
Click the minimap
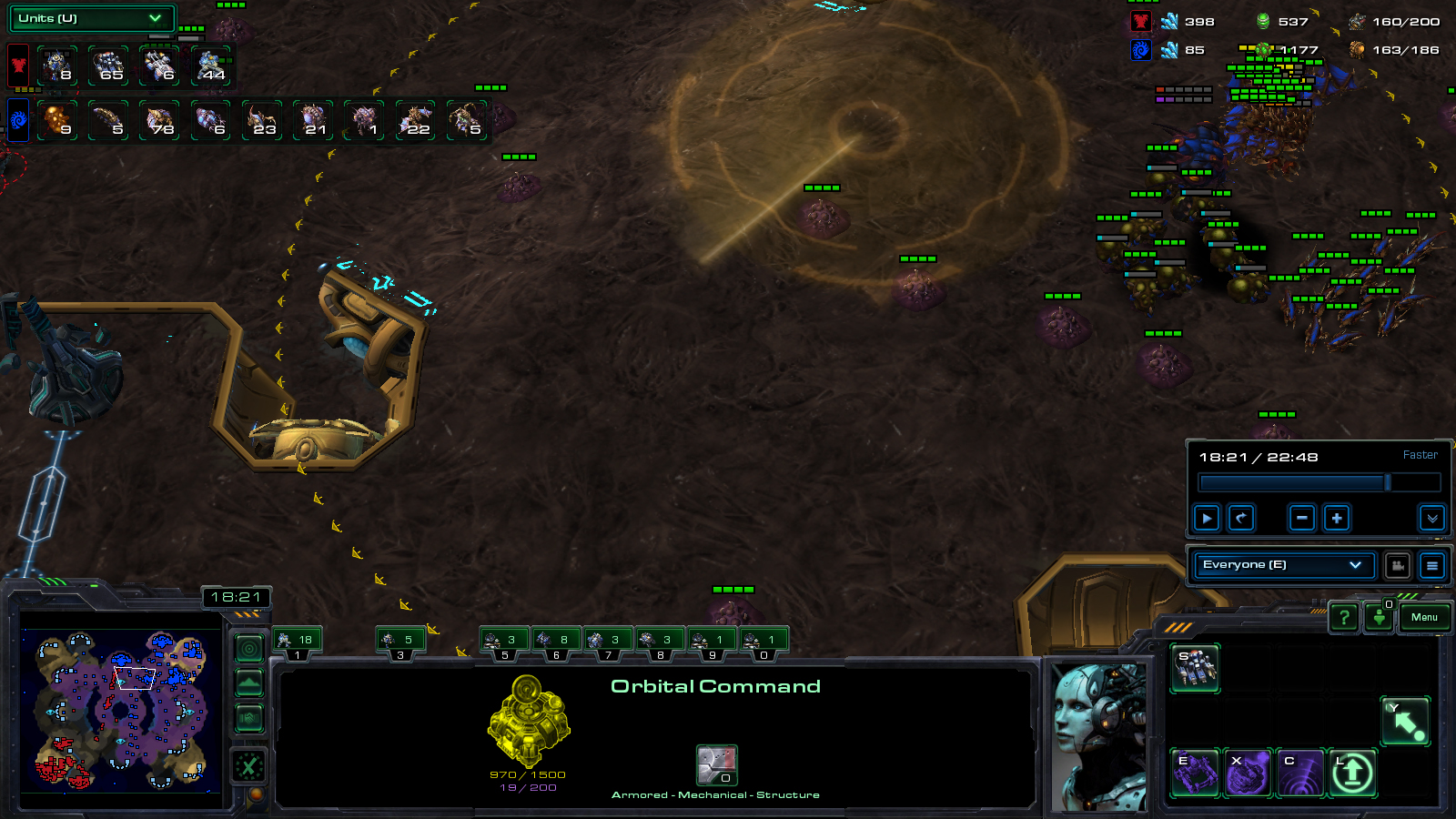(121, 710)
